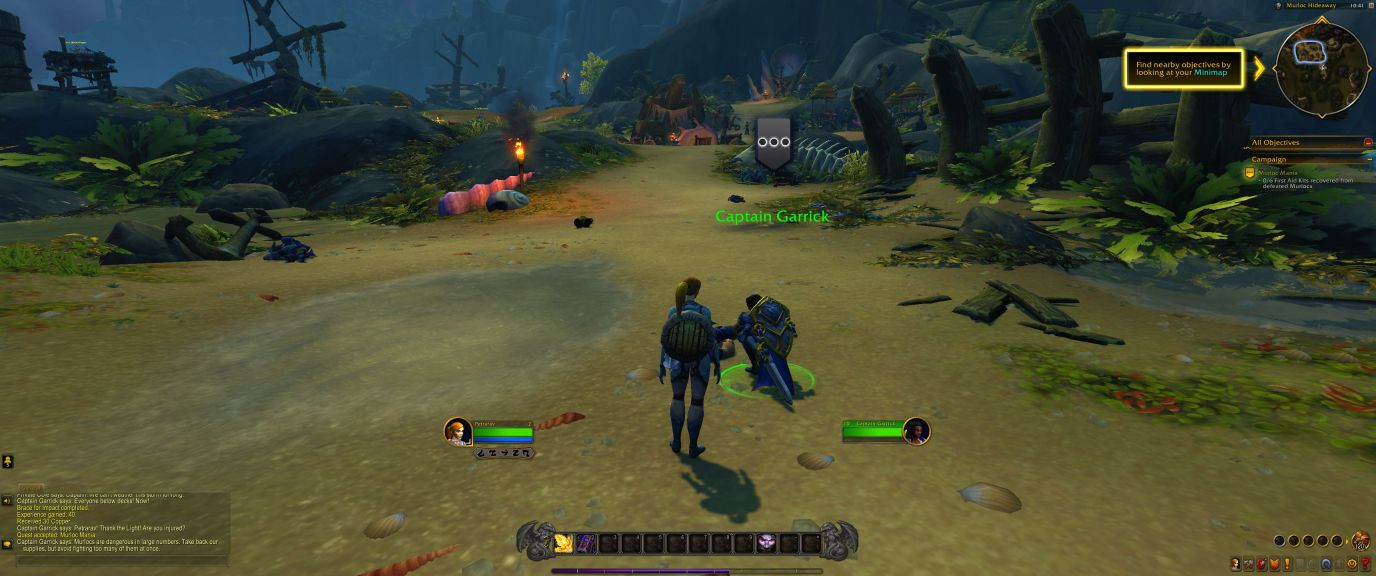Viewport: 1376px width, 576px height.
Task: Open the calendar button beside the clock
Action: click(x=1369, y=6)
